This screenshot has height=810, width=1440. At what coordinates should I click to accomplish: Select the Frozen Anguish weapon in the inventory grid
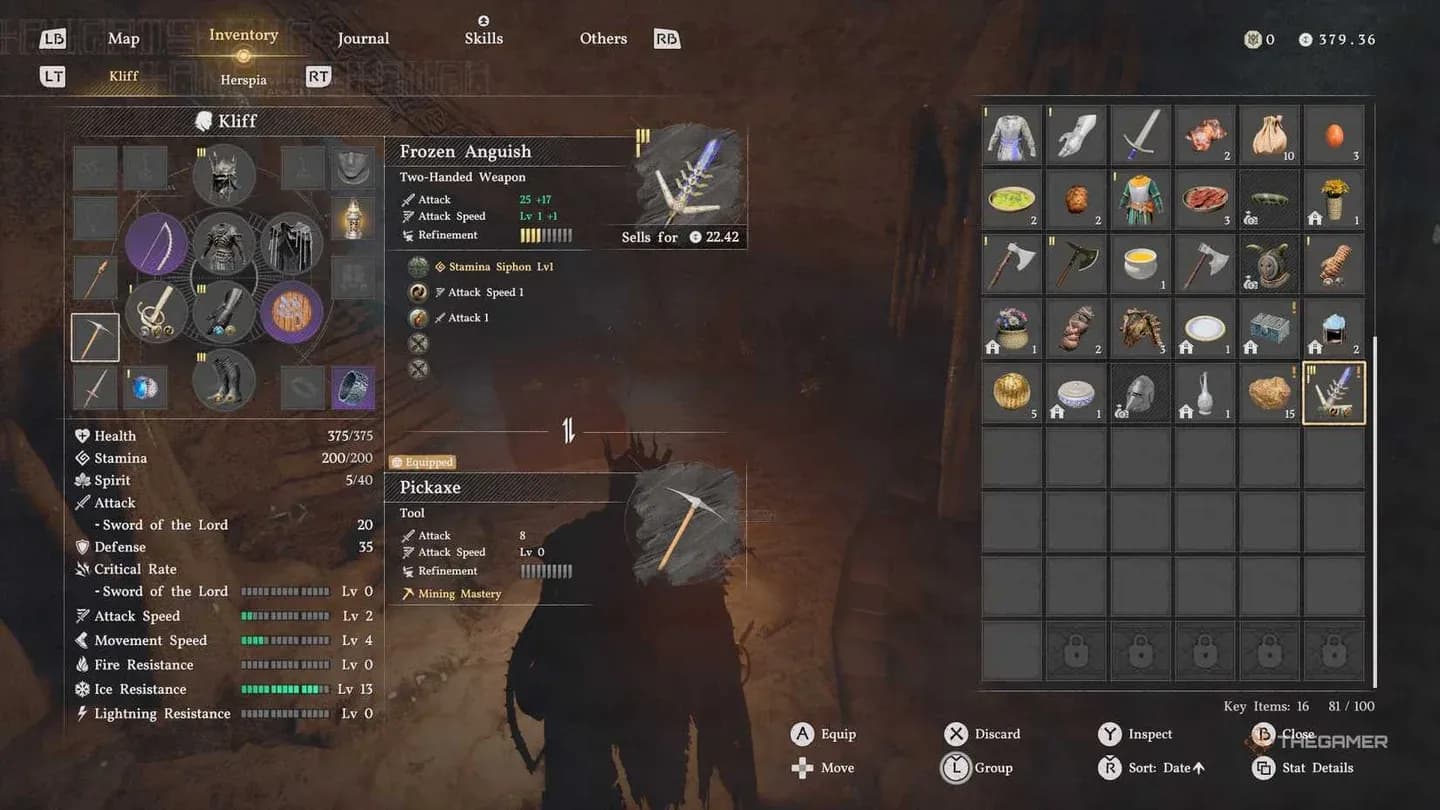[1334, 392]
